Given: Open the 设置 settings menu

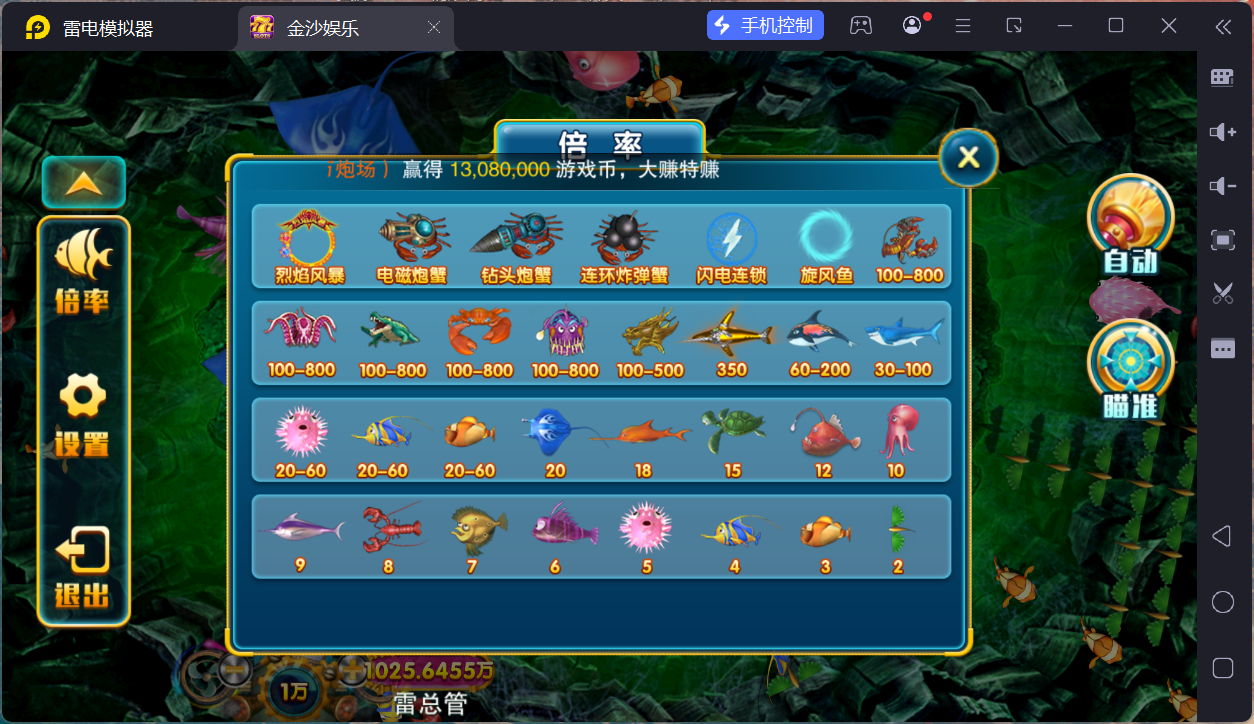Looking at the screenshot, I should pyautogui.click(x=83, y=415).
